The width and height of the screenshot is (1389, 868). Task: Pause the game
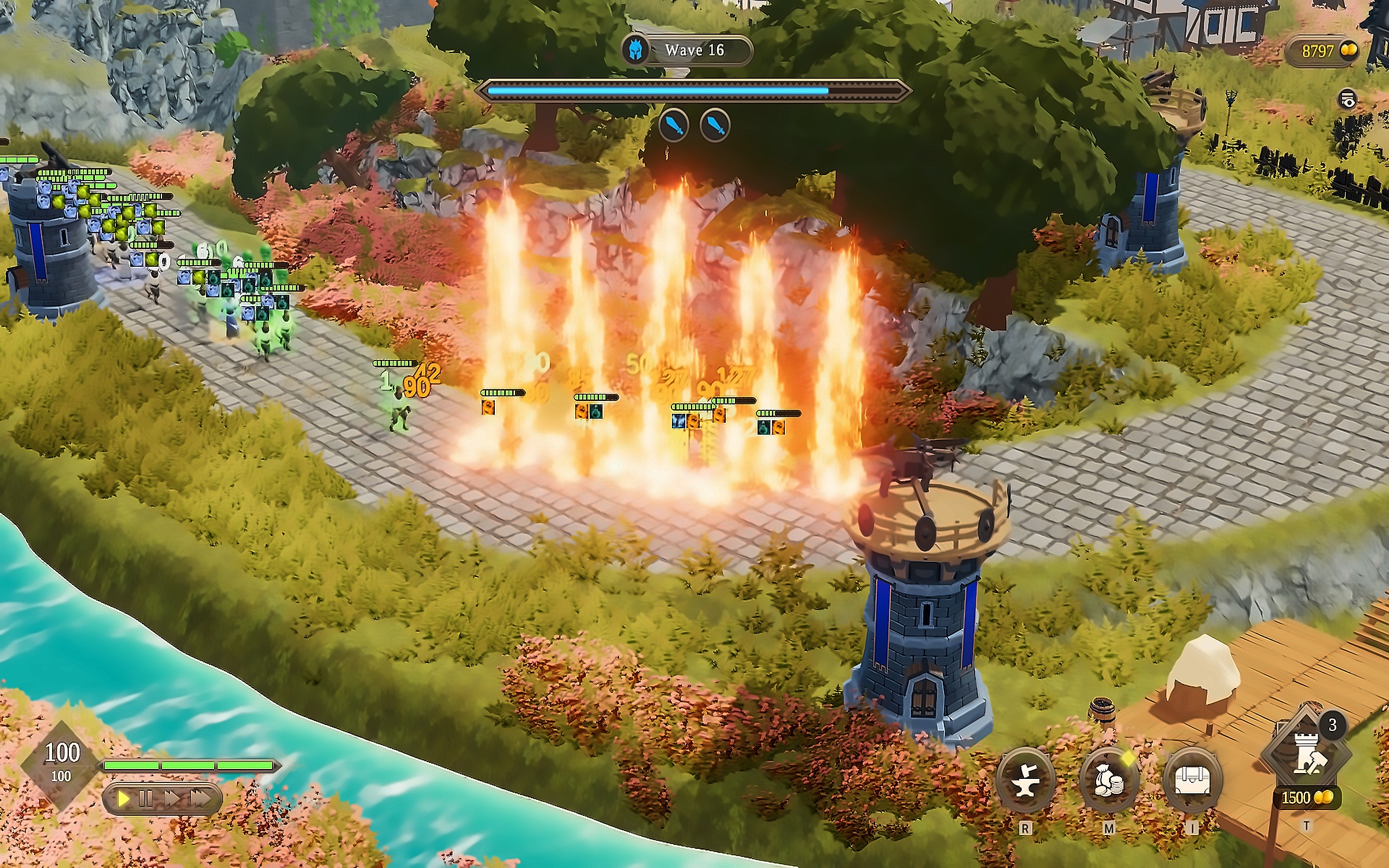[x=145, y=799]
